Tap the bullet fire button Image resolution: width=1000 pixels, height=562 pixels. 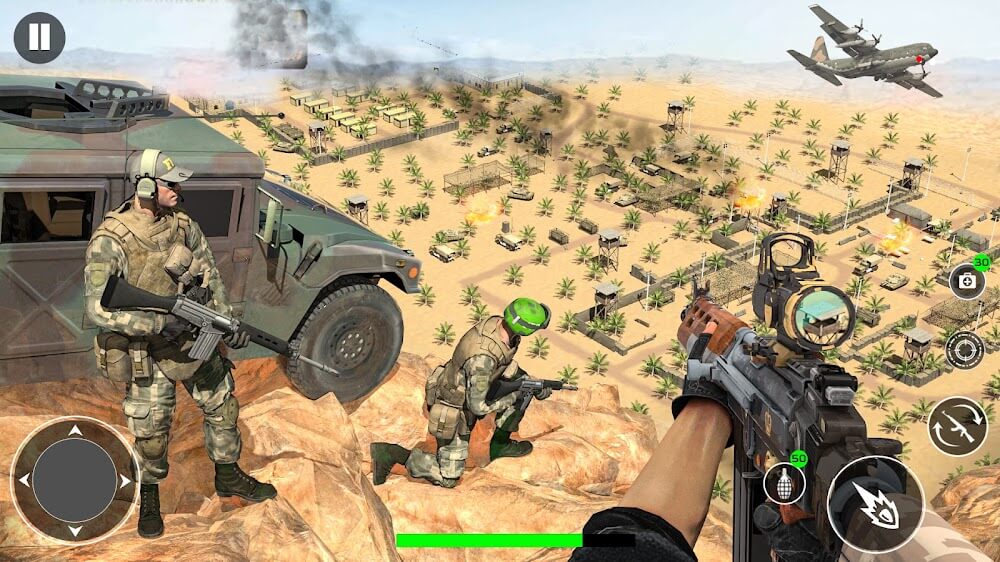tap(876, 506)
